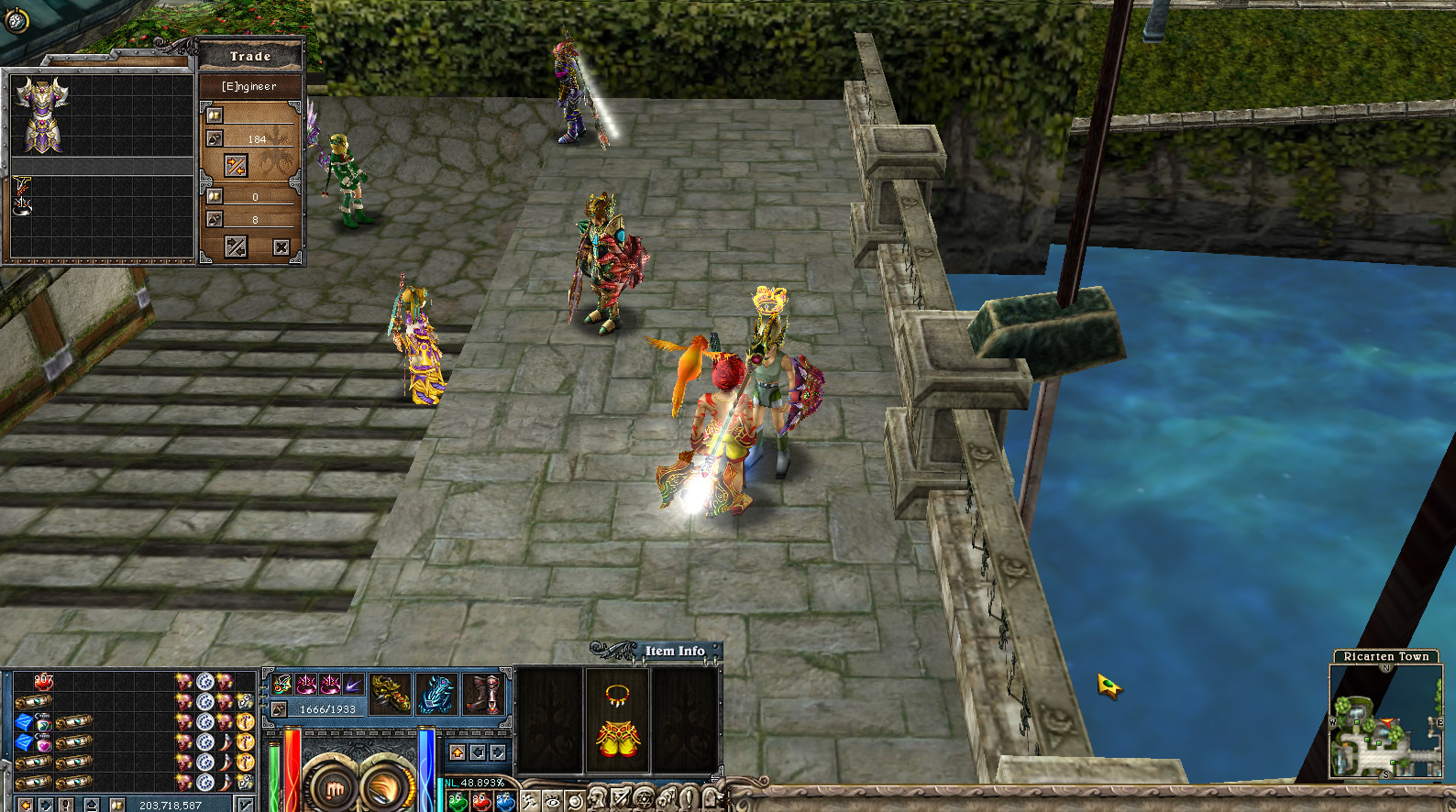Click the red and yellow shorts item
Screen dimensions: 1456x812
pos(617,739)
